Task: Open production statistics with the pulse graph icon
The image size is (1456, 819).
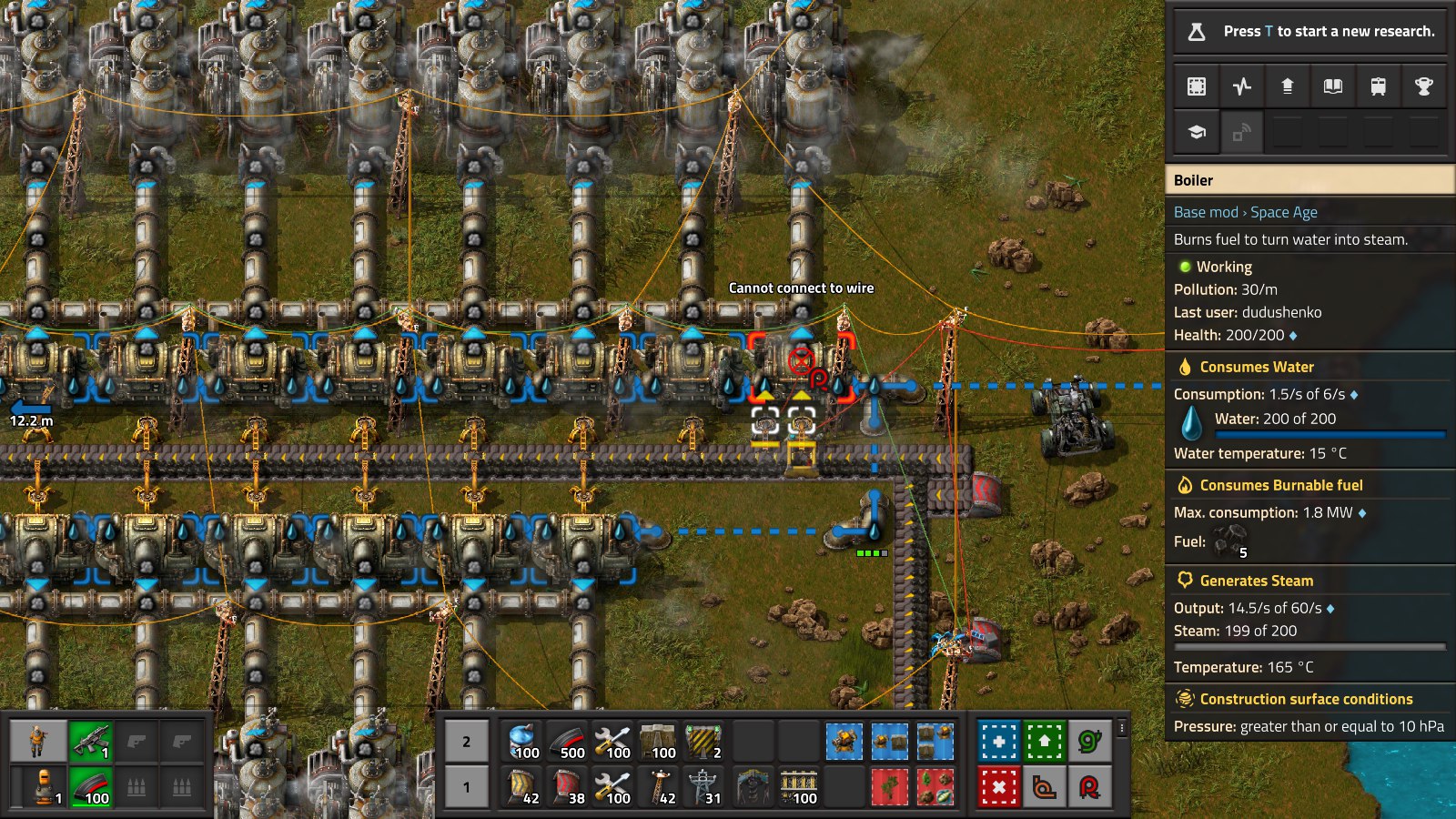Action: point(1242,86)
